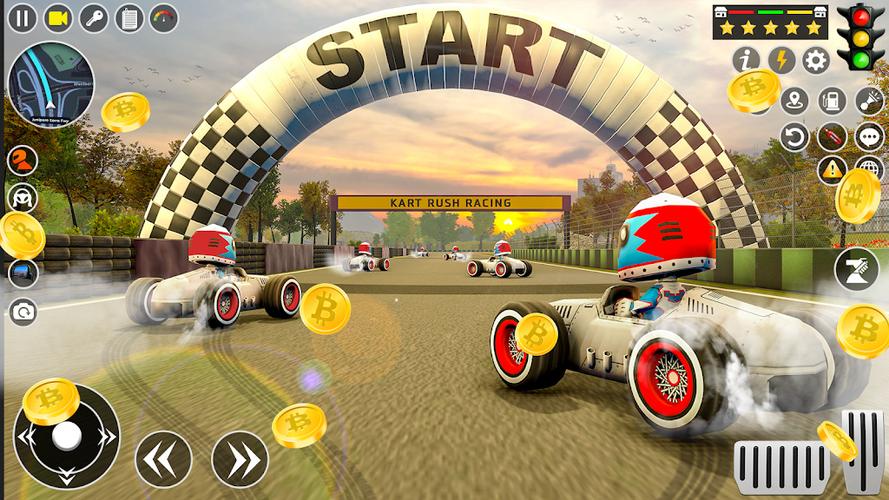This screenshot has width=889, height=500.
Task: Tap the right double-arrow steering button
Action: point(240,459)
